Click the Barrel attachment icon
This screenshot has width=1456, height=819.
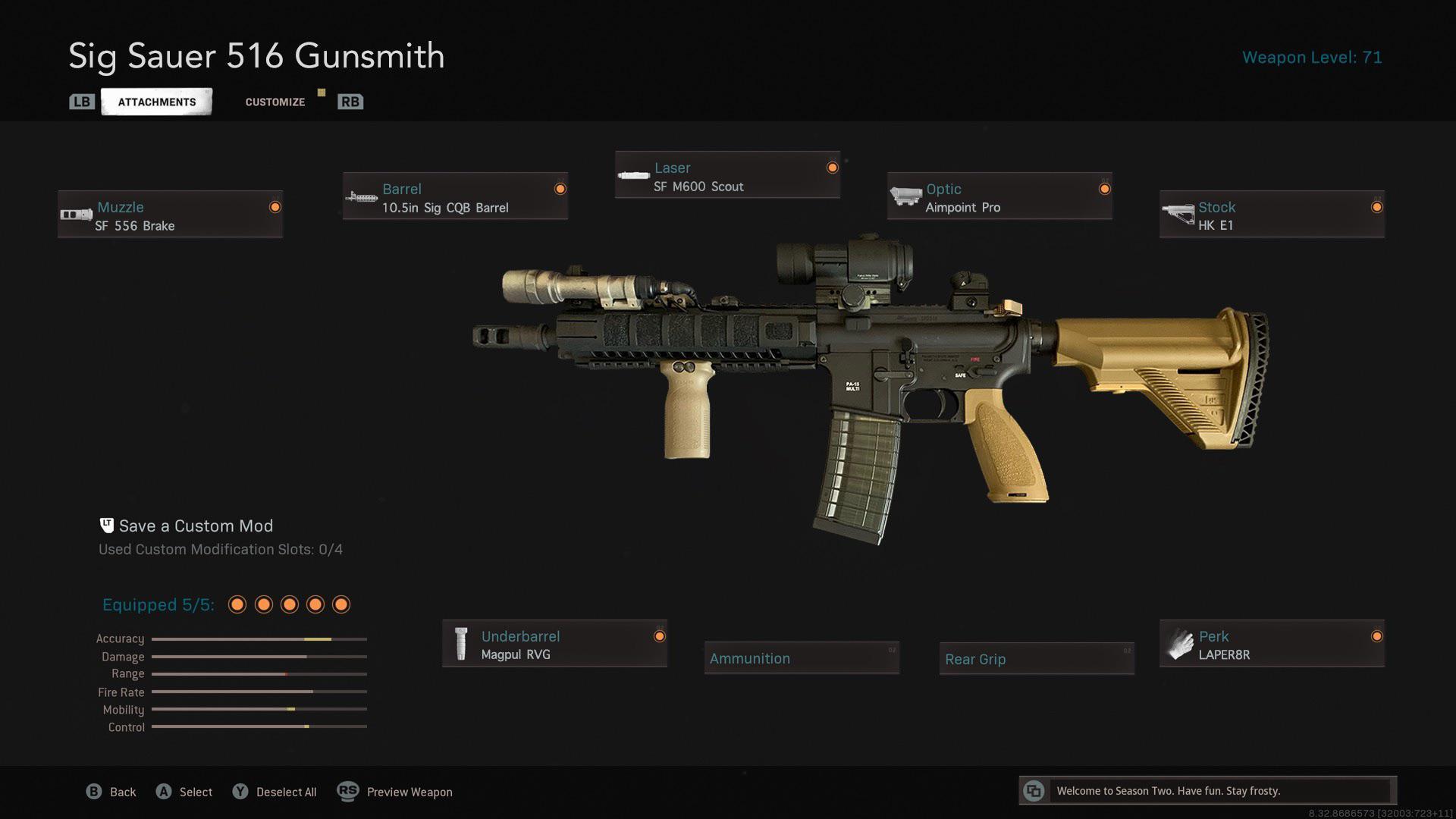coord(362,196)
